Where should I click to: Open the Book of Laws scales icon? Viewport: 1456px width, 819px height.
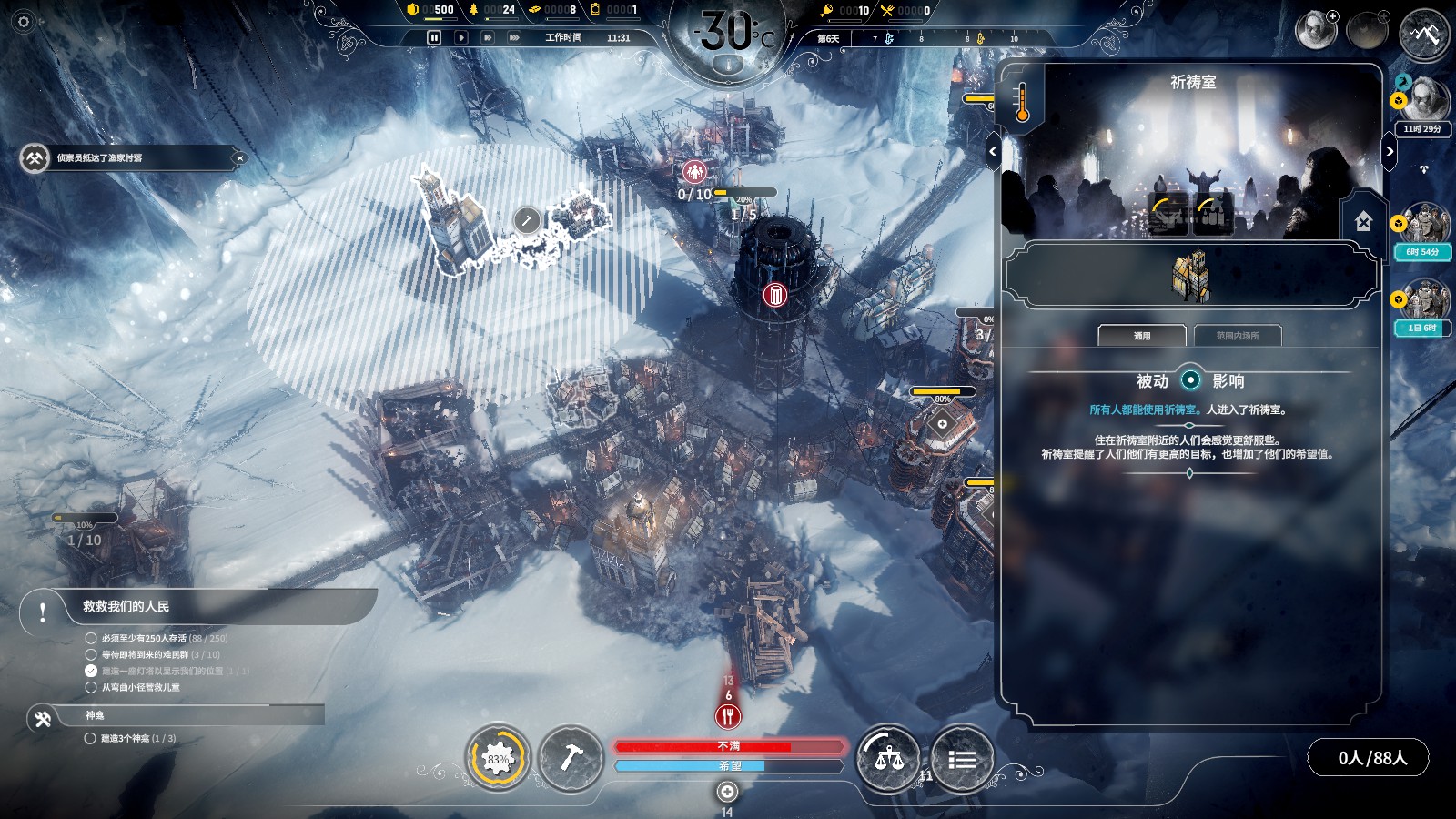click(888, 758)
